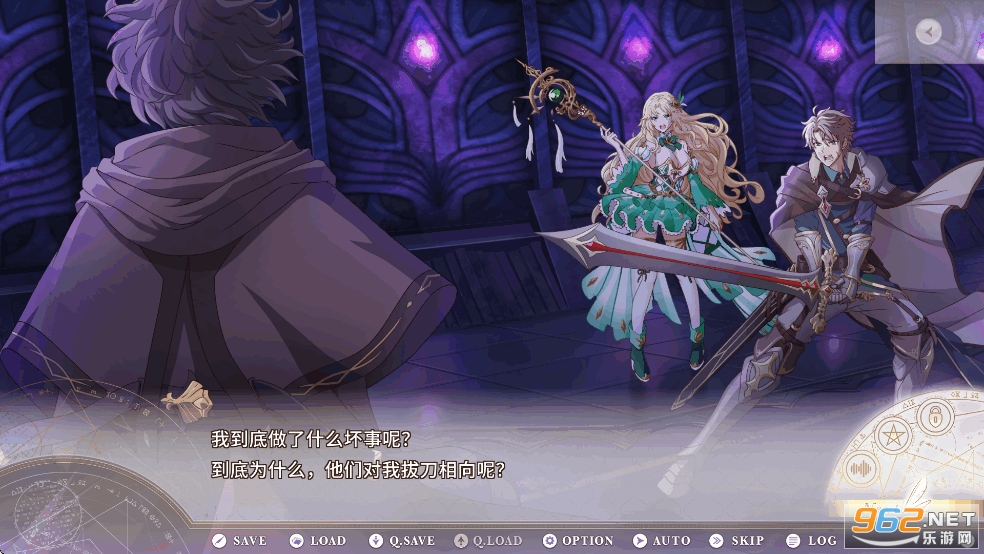
Task: Activate SKIP for the dialogue
Action: pyautogui.click(x=738, y=541)
